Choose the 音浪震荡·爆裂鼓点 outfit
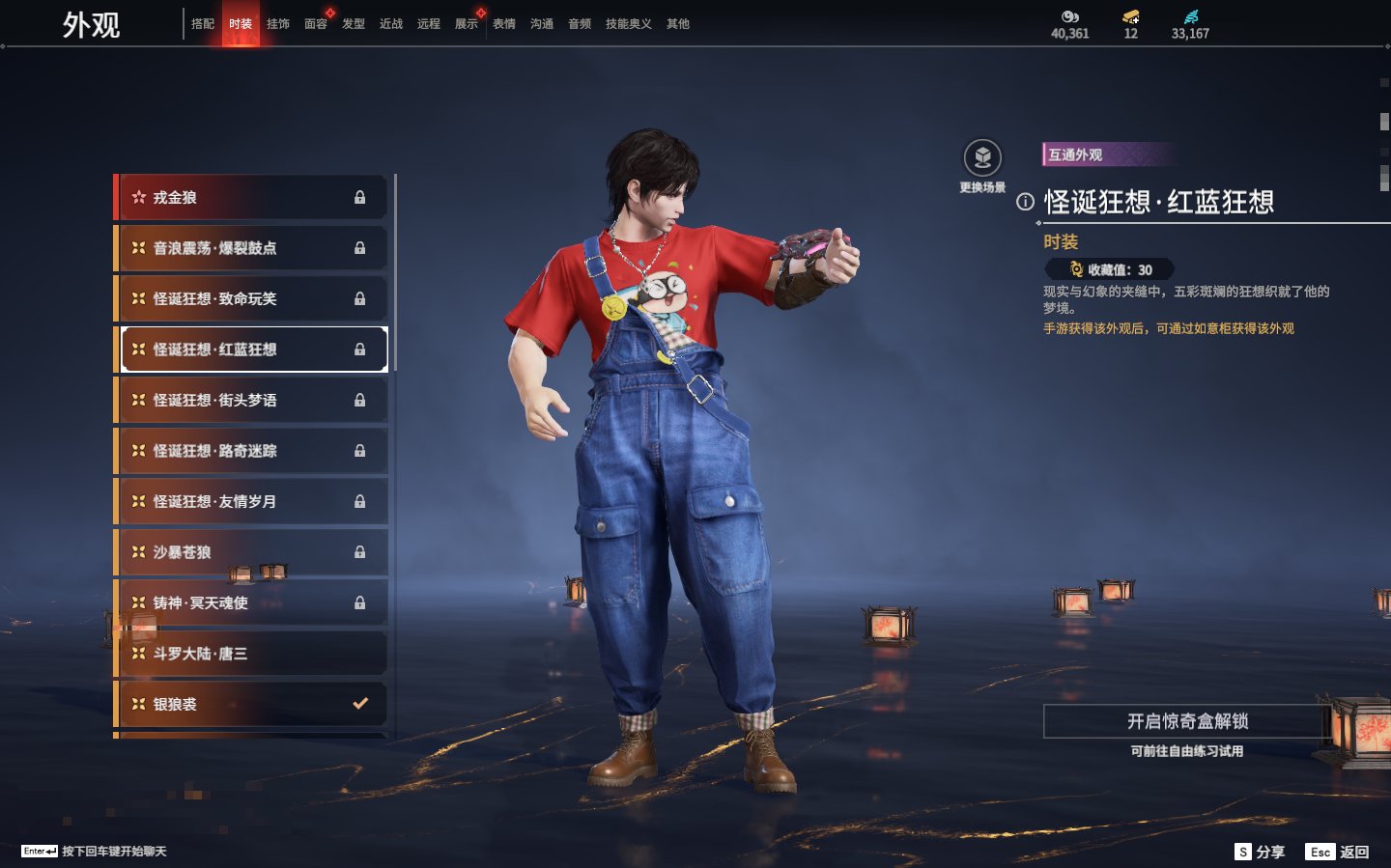This screenshot has height=868, width=1391. (251, 248)
